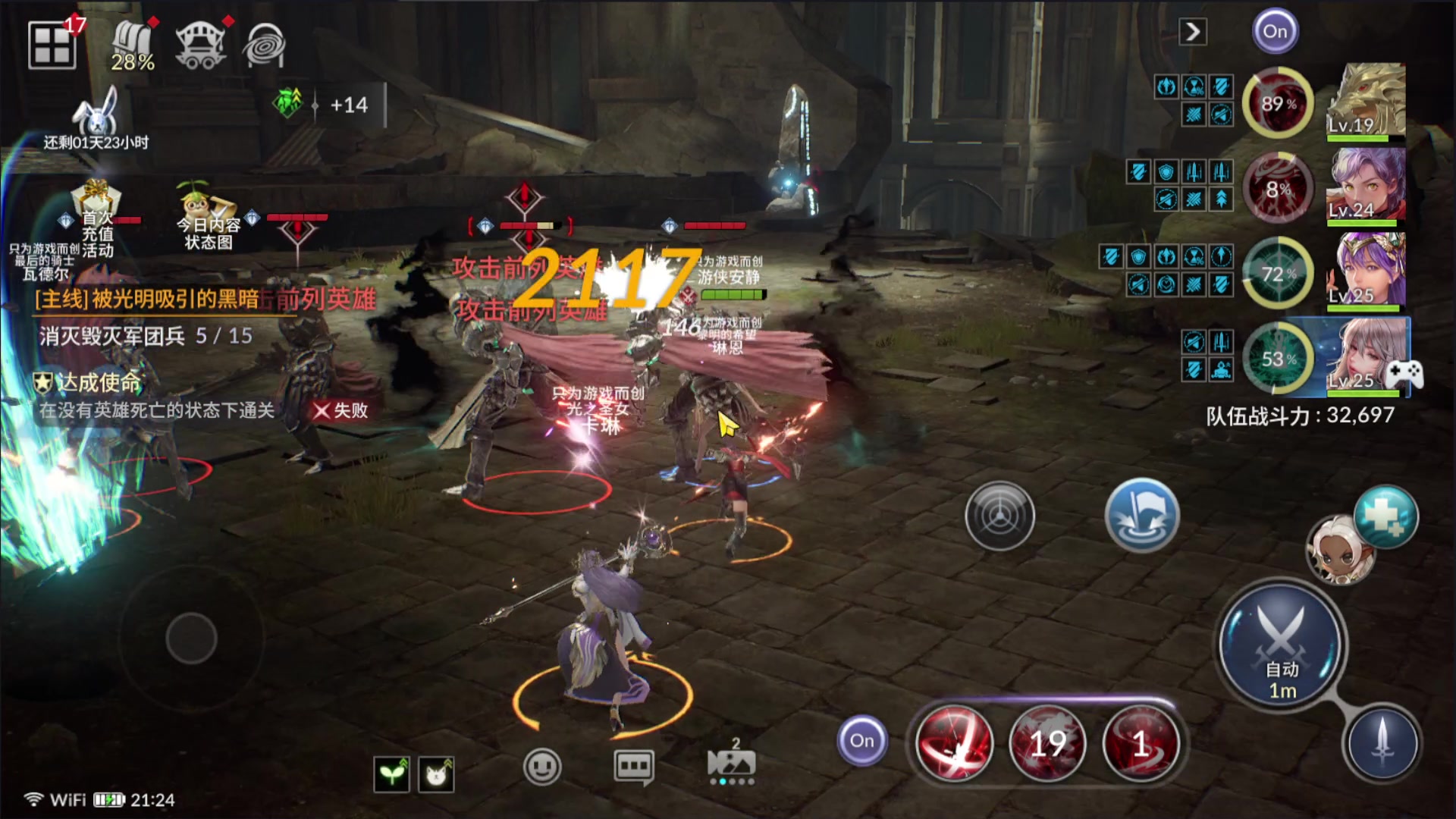
Task: Tap the radar target button
Action: tap(999, 516)
